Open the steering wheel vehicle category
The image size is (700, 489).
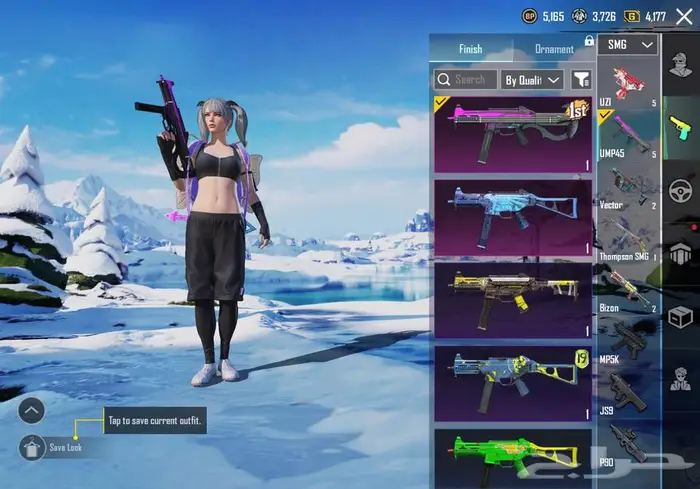(x=680, y=189)
